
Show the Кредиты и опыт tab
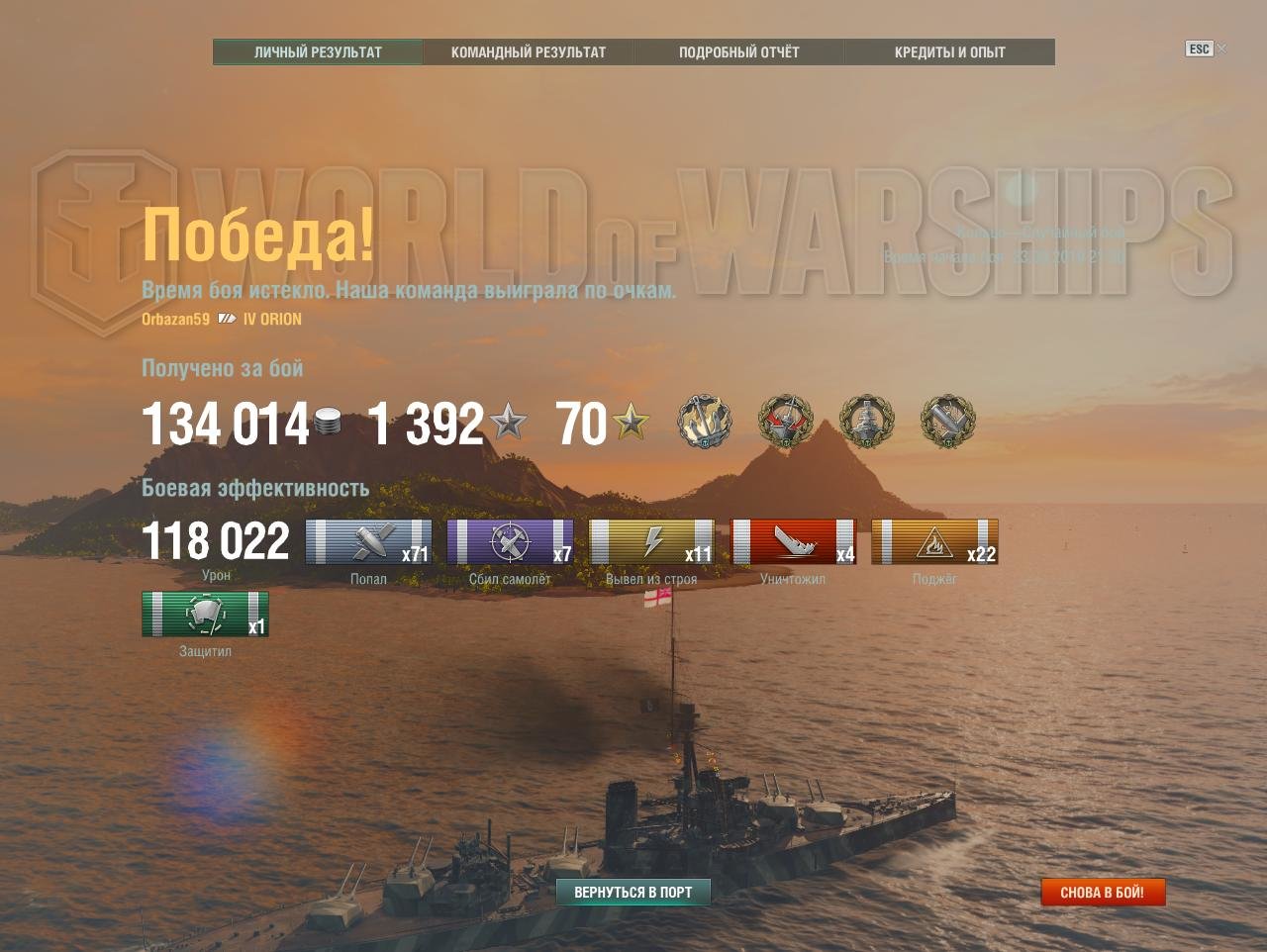[x=949, y=52]
